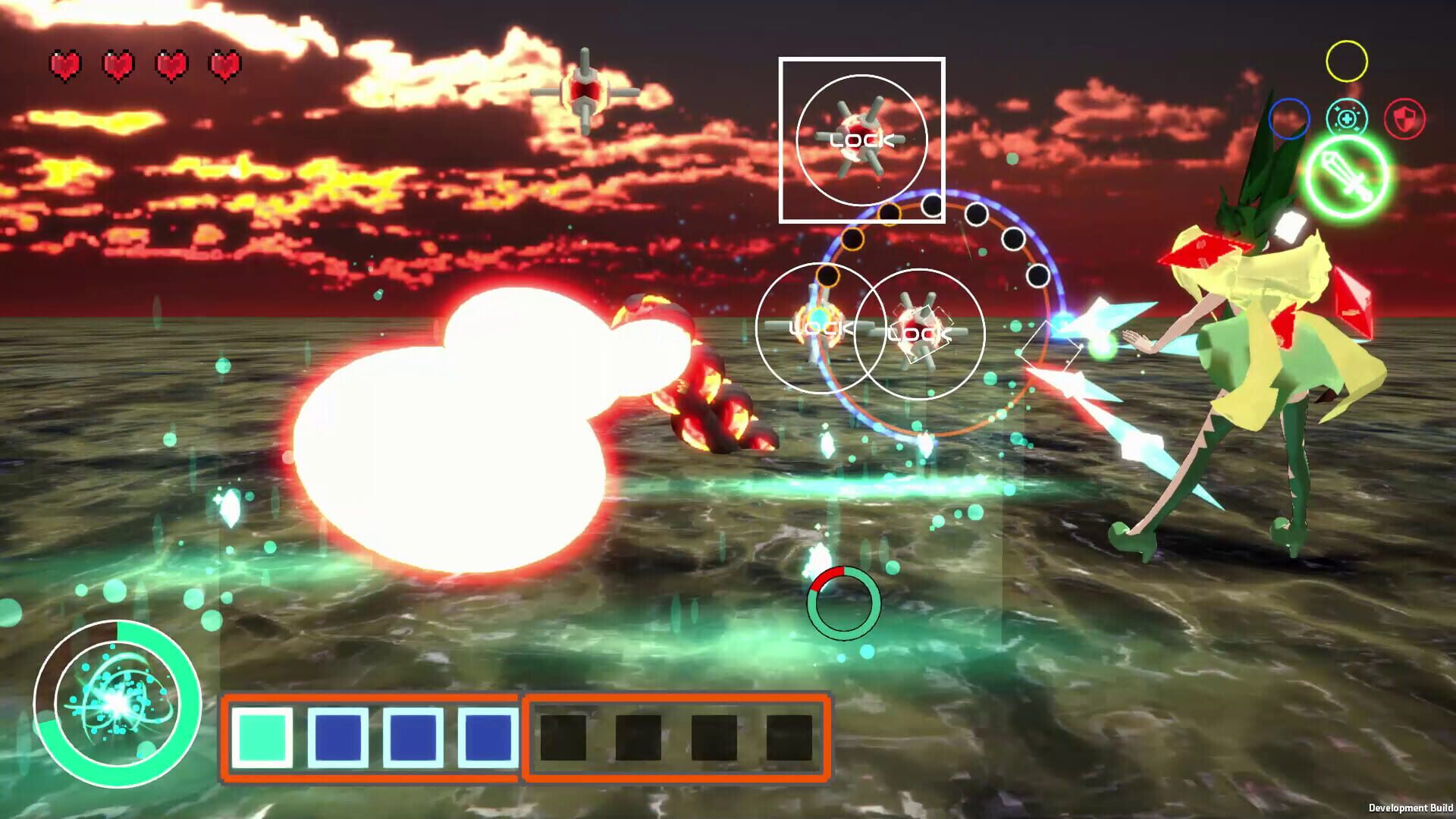1456x819 pixels.
Task: Select the enemy inside the white LOCK square
Action: click(x=861, y=138)
